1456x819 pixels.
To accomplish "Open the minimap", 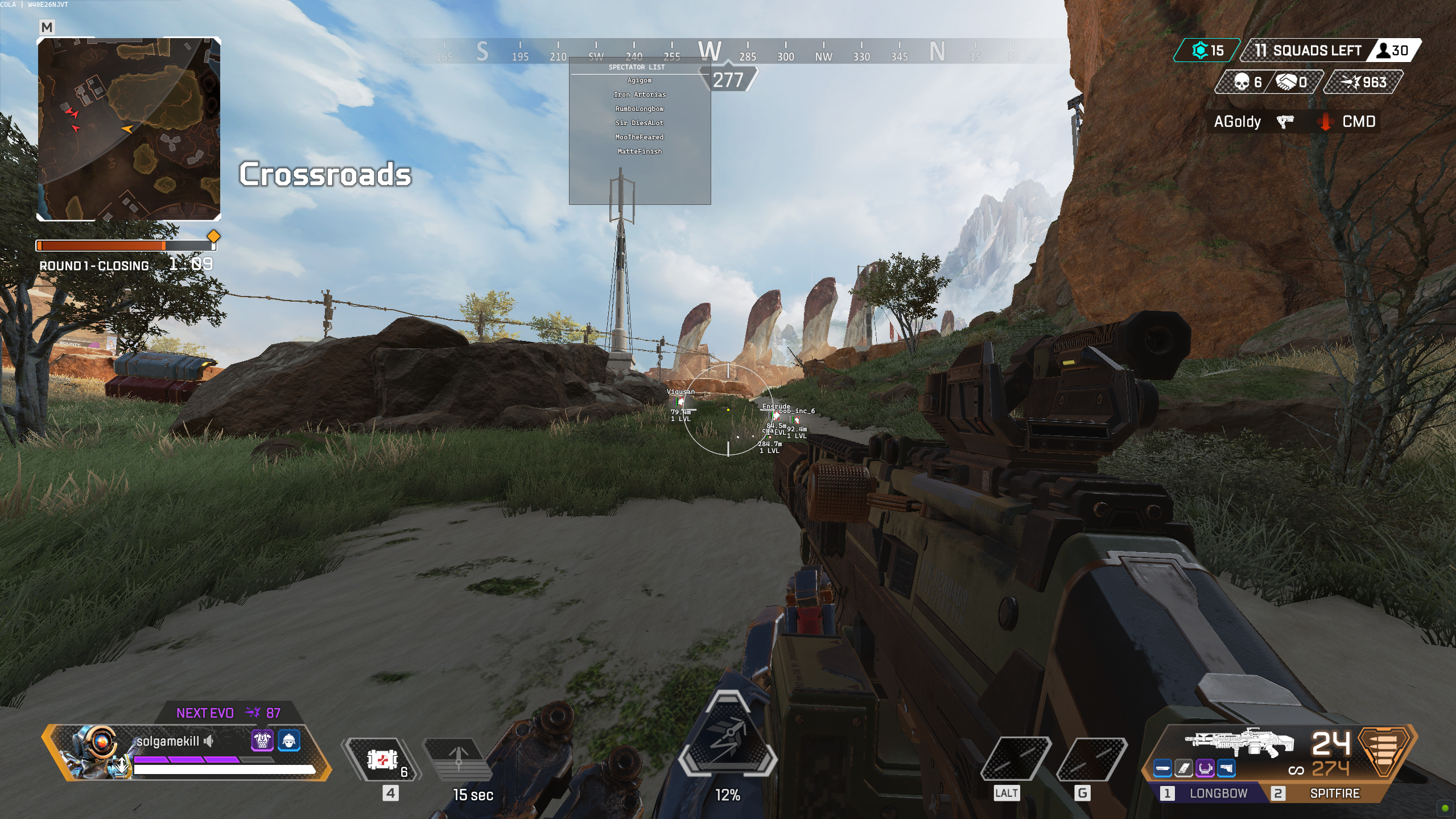I will [x=129, y=129].
